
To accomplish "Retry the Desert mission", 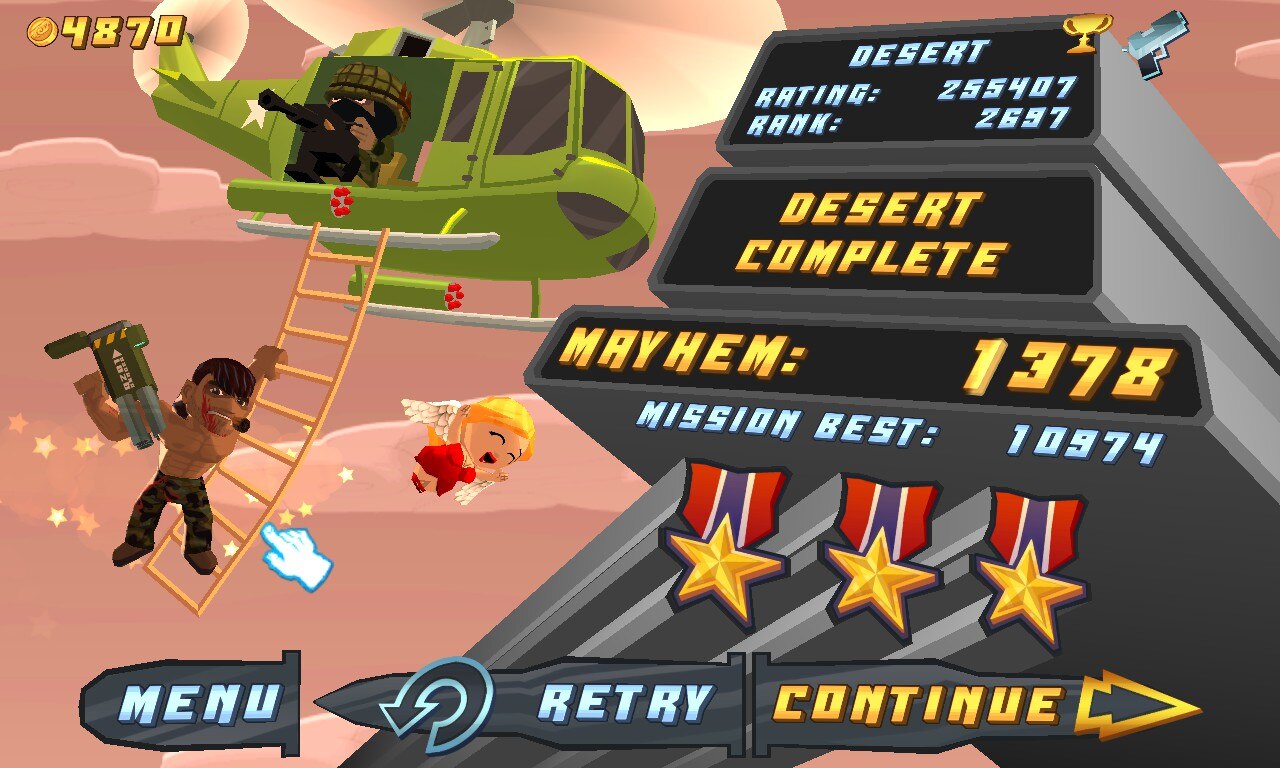I will [560, 703].
